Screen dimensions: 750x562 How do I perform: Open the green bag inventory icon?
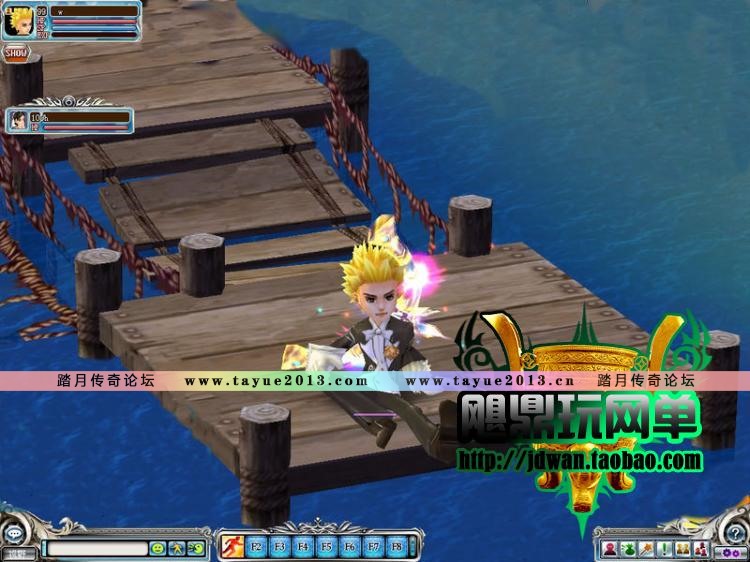[x=627, y=549]
